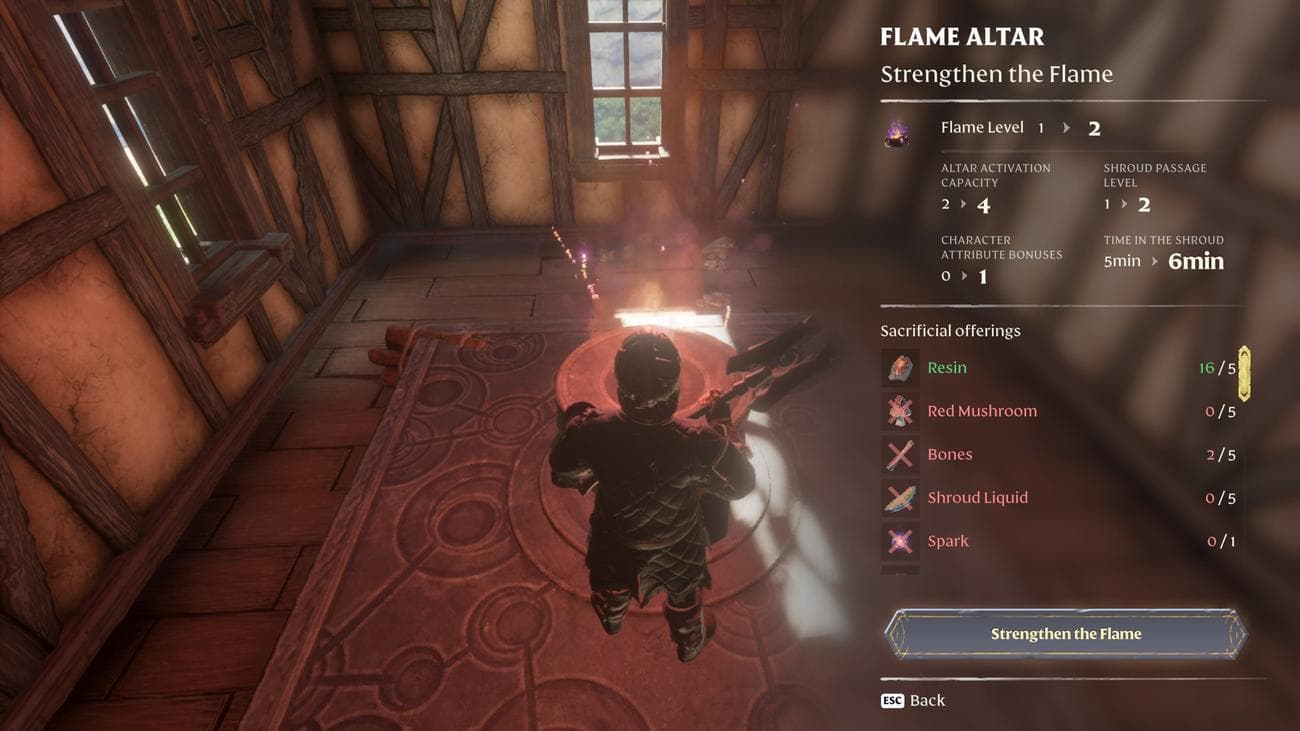Select the Spark offering row
Screen dimensions: 1300x731
[1060, 541]
